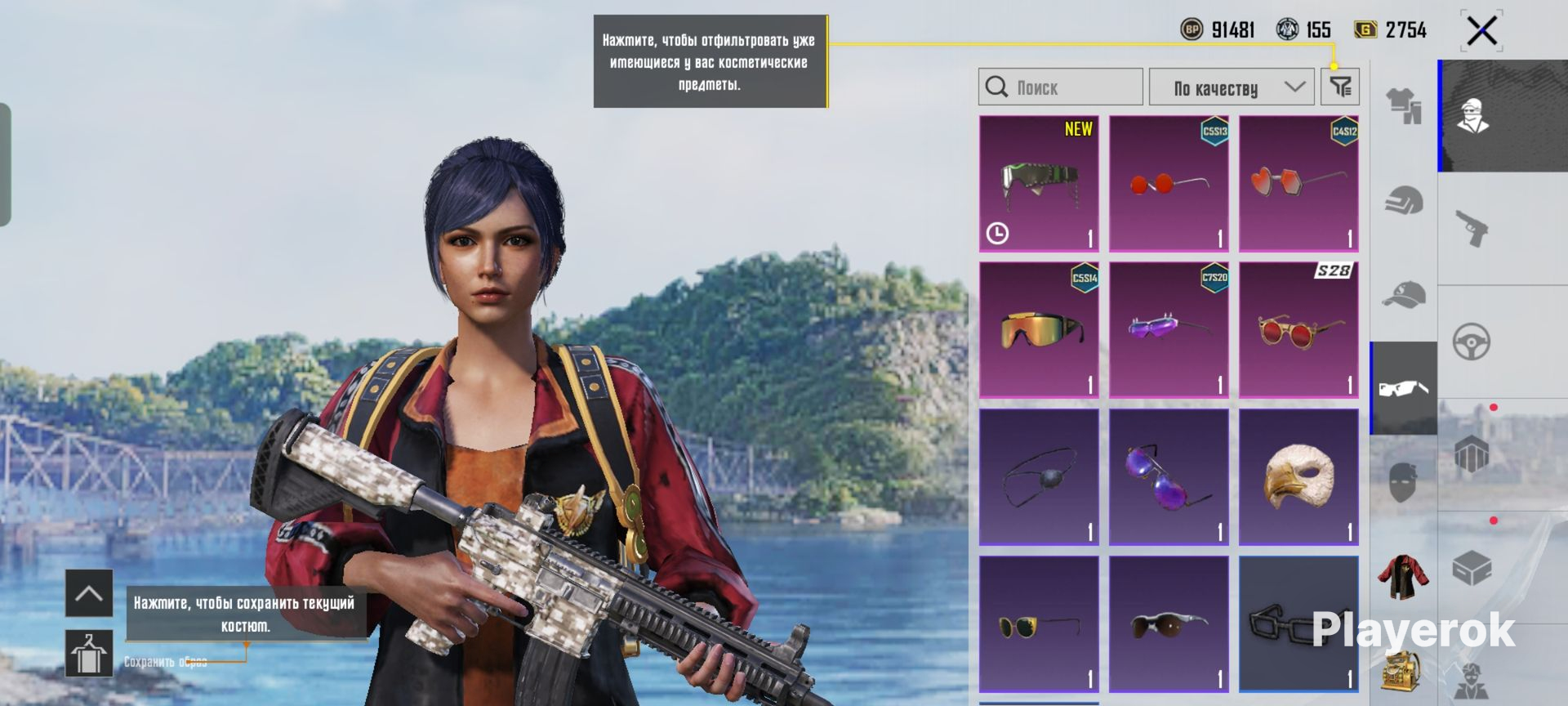Open the helmet category tab

[1404, 200]
